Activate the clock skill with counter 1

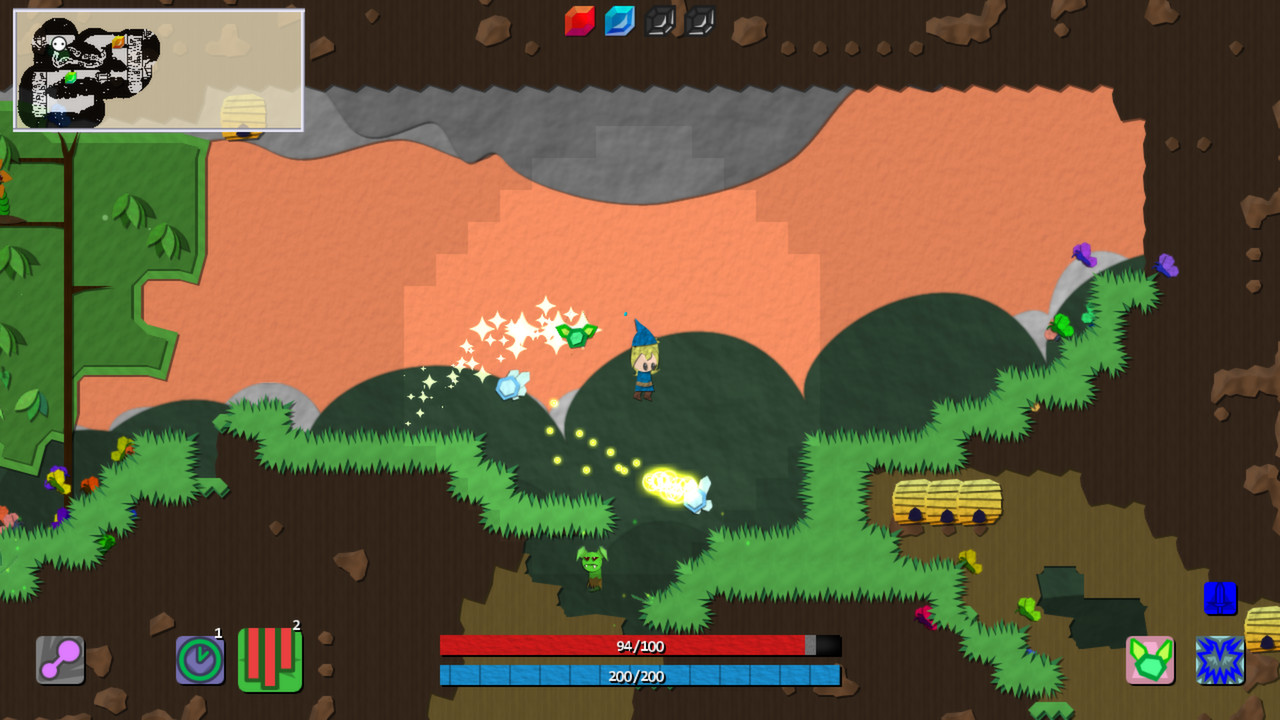click(x=199, y=659)
